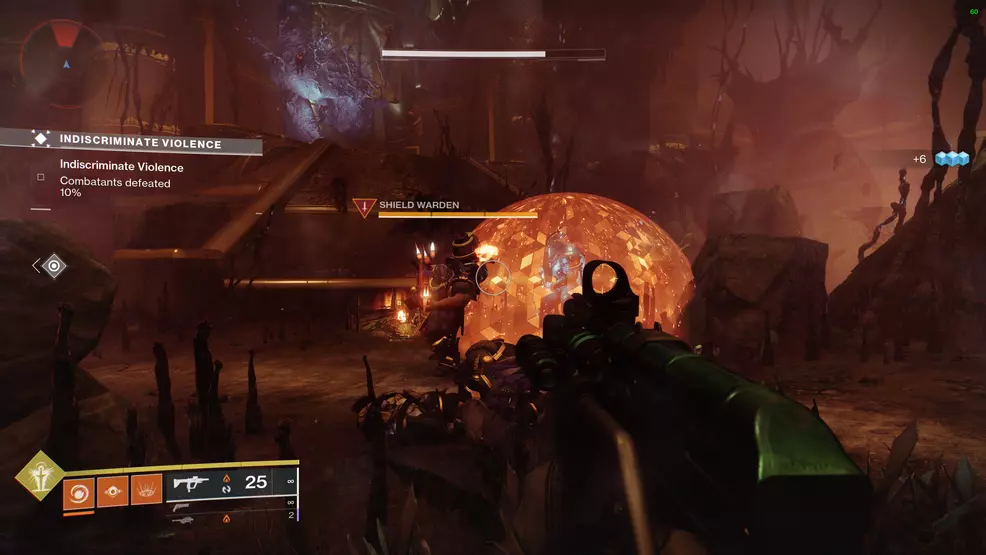The image size is (986, 555).
Task: Click the blue engram cubes icon
Action: coord(953,159)
